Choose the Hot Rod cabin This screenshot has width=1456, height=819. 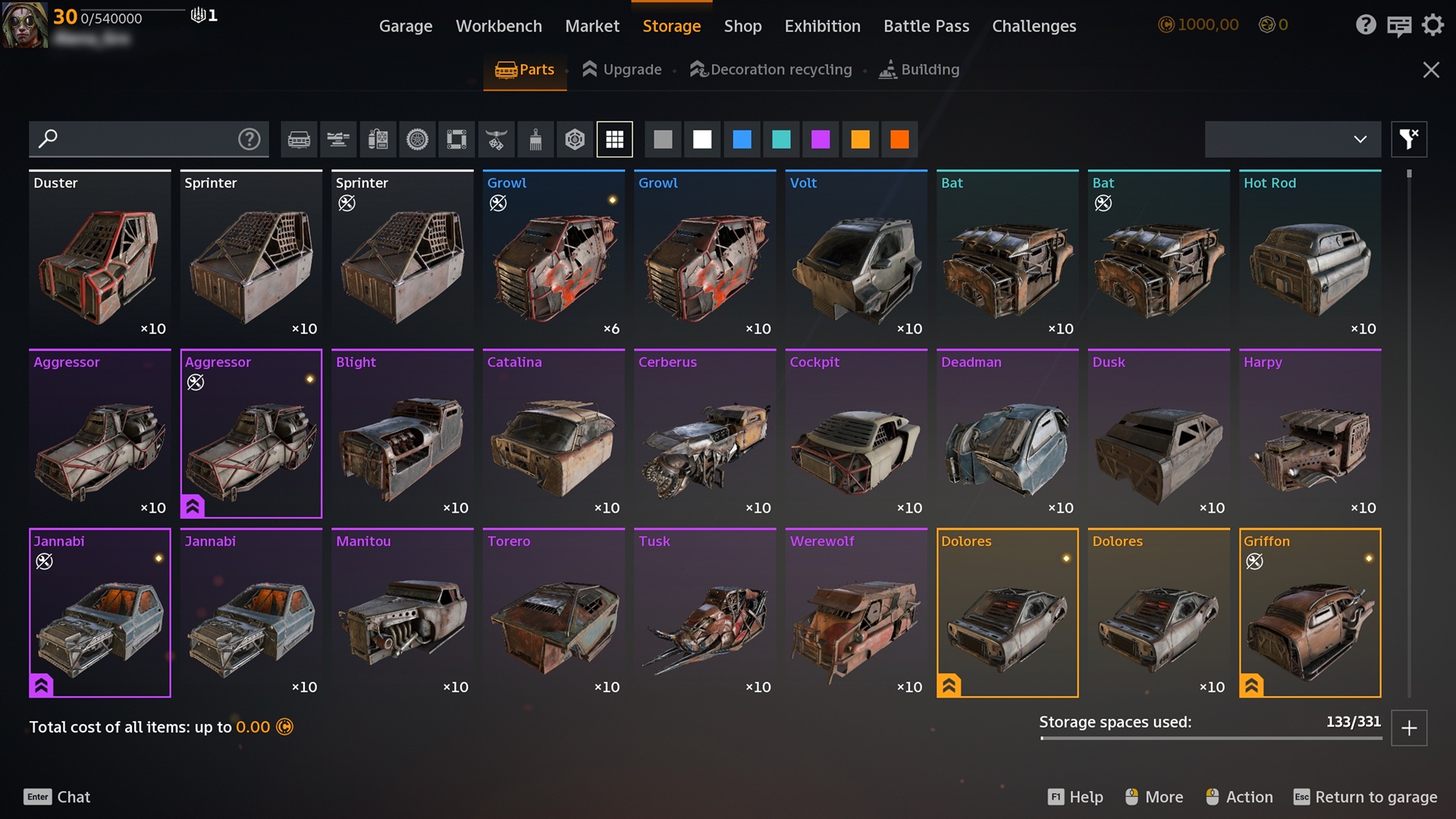(x=1310, y=255)
